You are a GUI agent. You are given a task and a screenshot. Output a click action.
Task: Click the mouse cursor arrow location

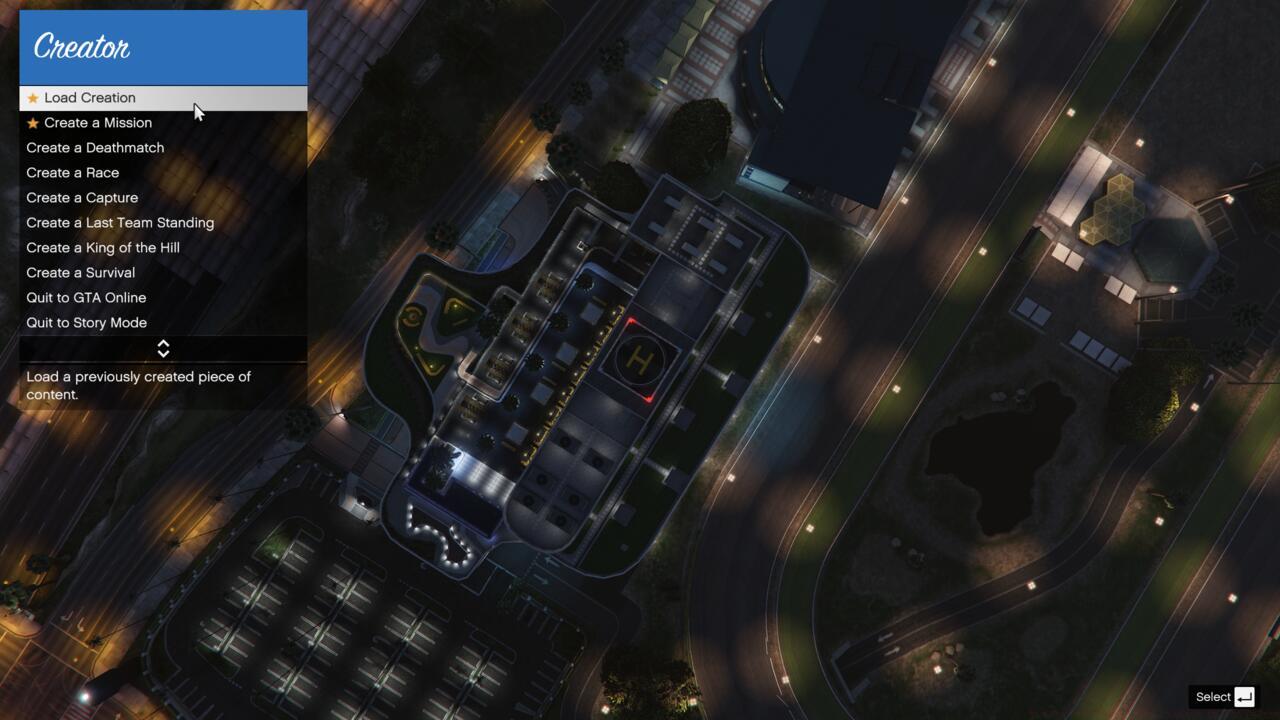[x=197, y=108]
